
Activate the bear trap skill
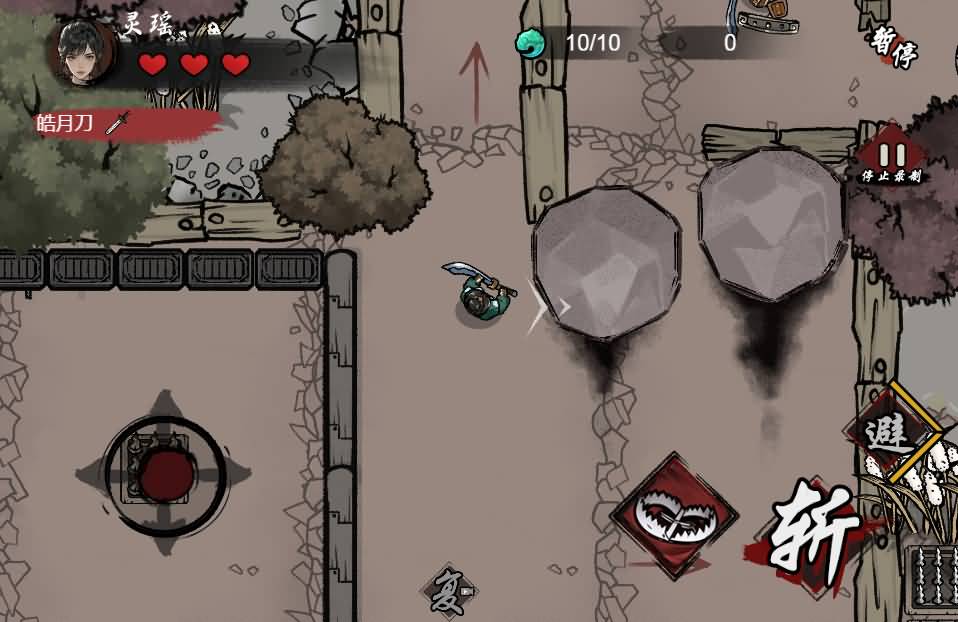pyautogui.click(x=674, y=516)
